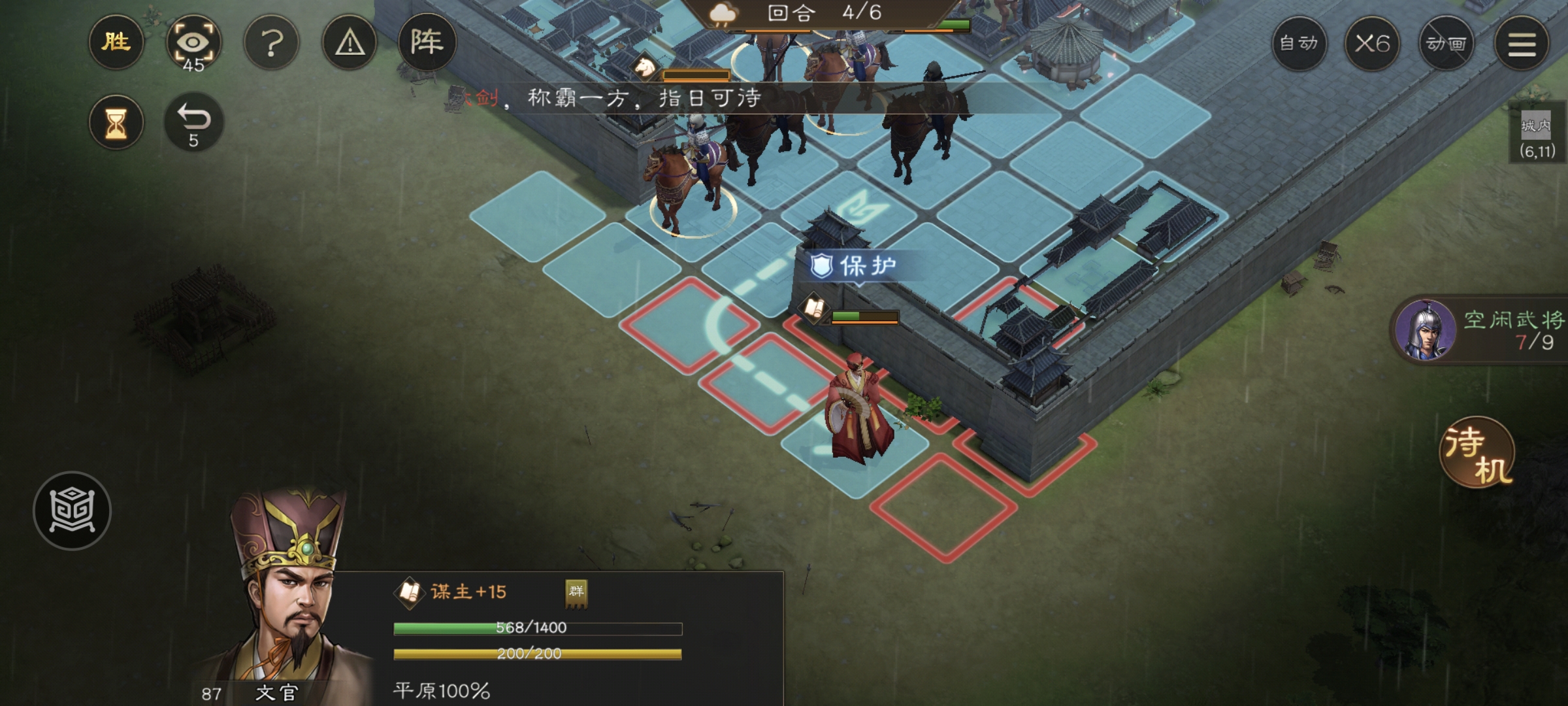Change the X6 battle speed

click(x=1372, y=44)
